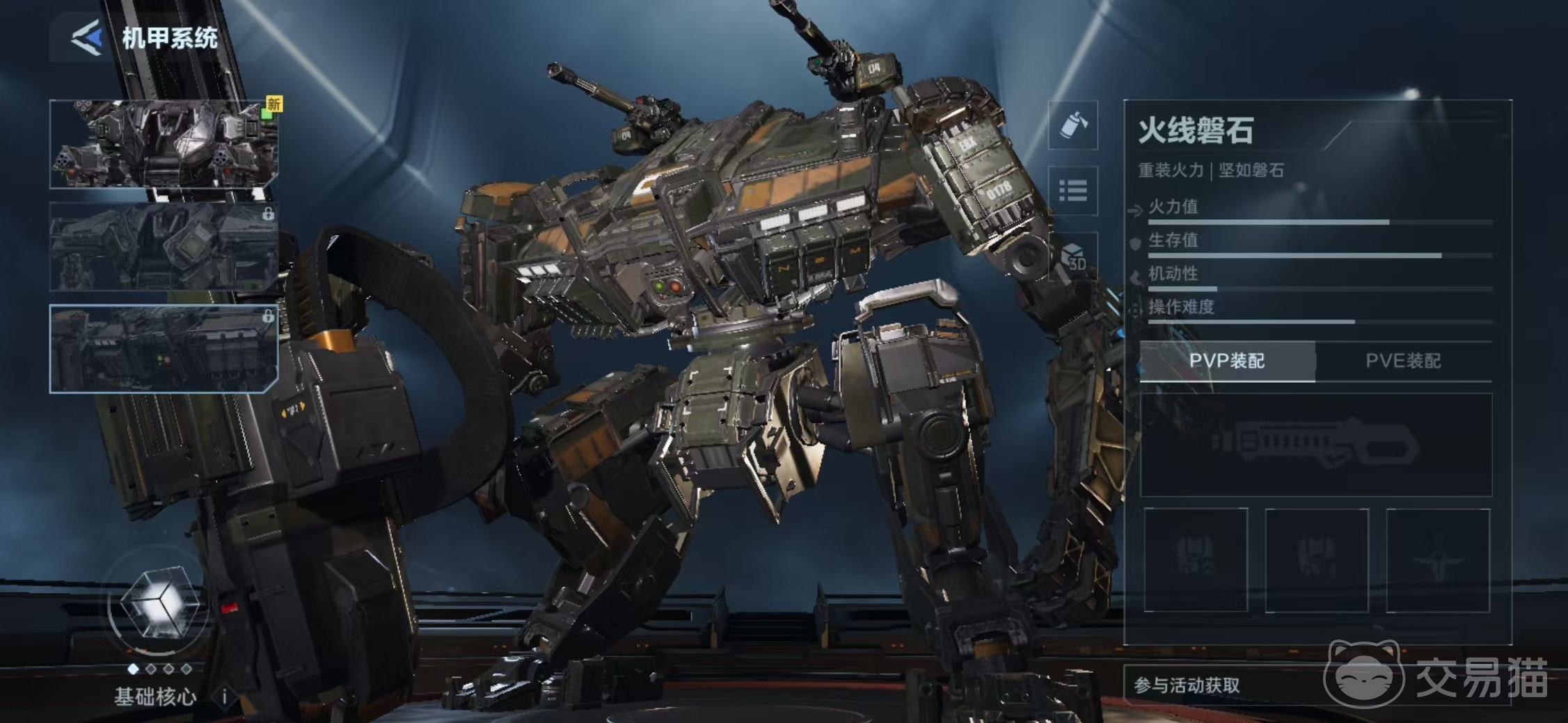Go back using the arrow button
This screenshot has height=723, width=1568.
click(x=87, y=37)
